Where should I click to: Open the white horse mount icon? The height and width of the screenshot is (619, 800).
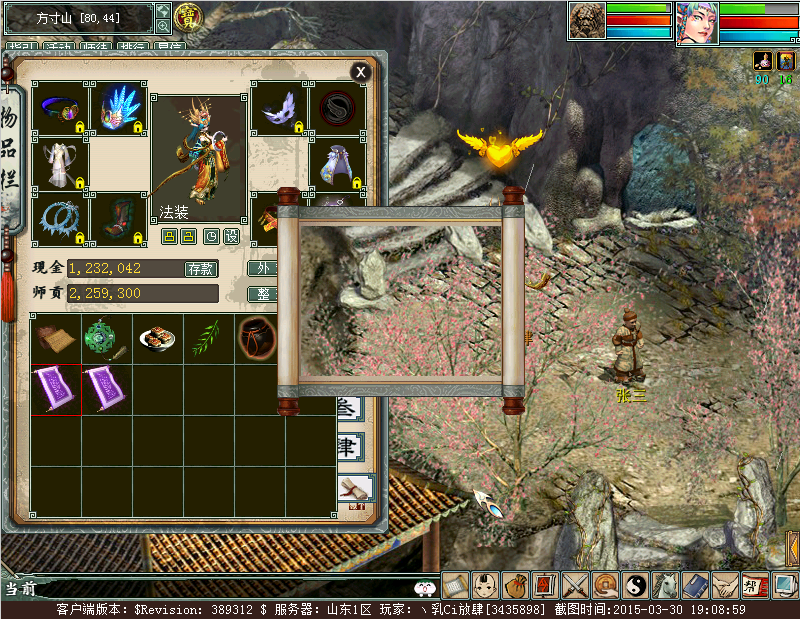click(x=665, y=585)
